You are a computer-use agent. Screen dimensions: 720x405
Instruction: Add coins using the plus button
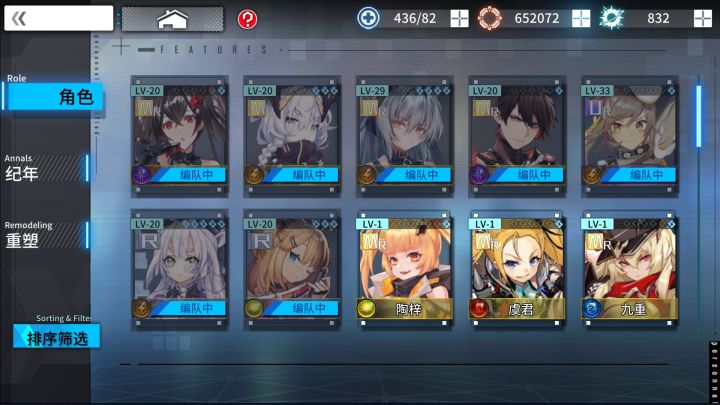[581, 18]
